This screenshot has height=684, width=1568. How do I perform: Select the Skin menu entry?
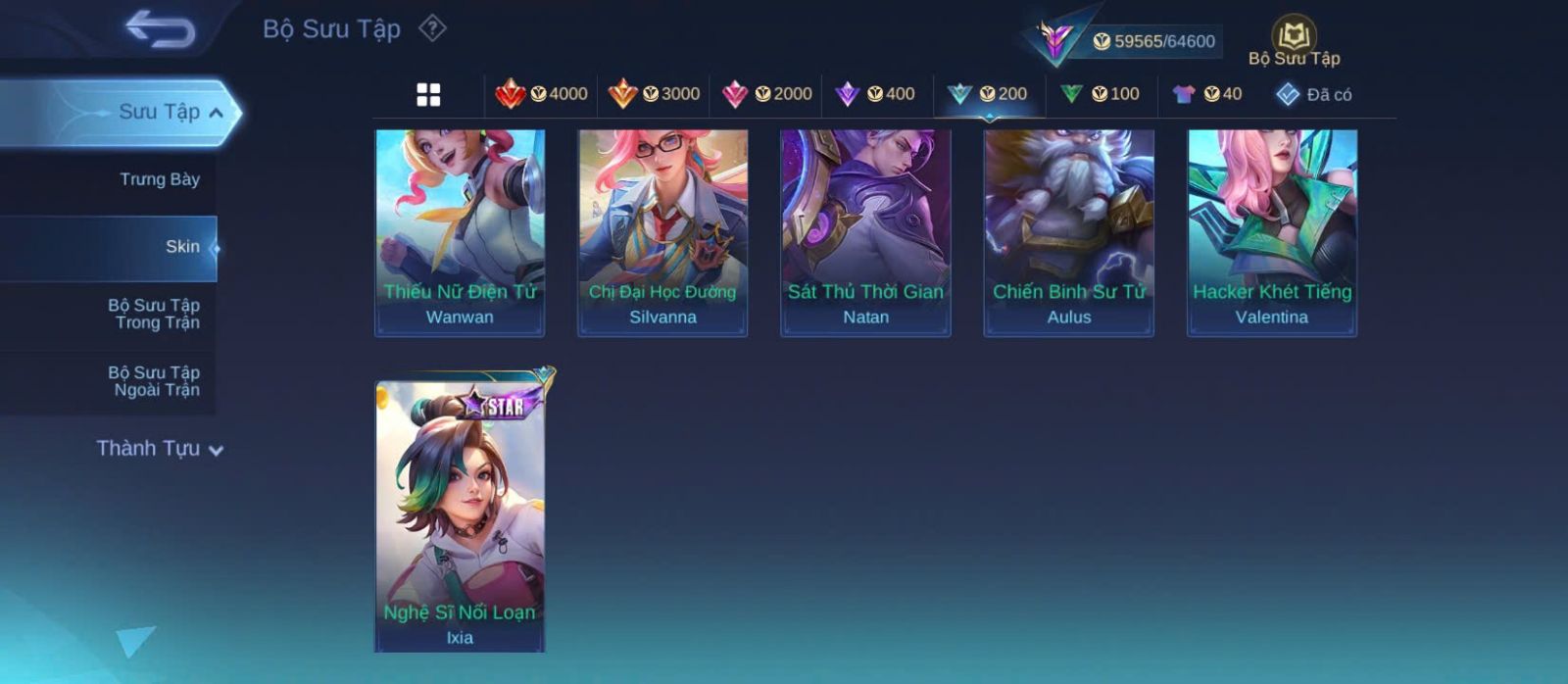pos(182,247)
